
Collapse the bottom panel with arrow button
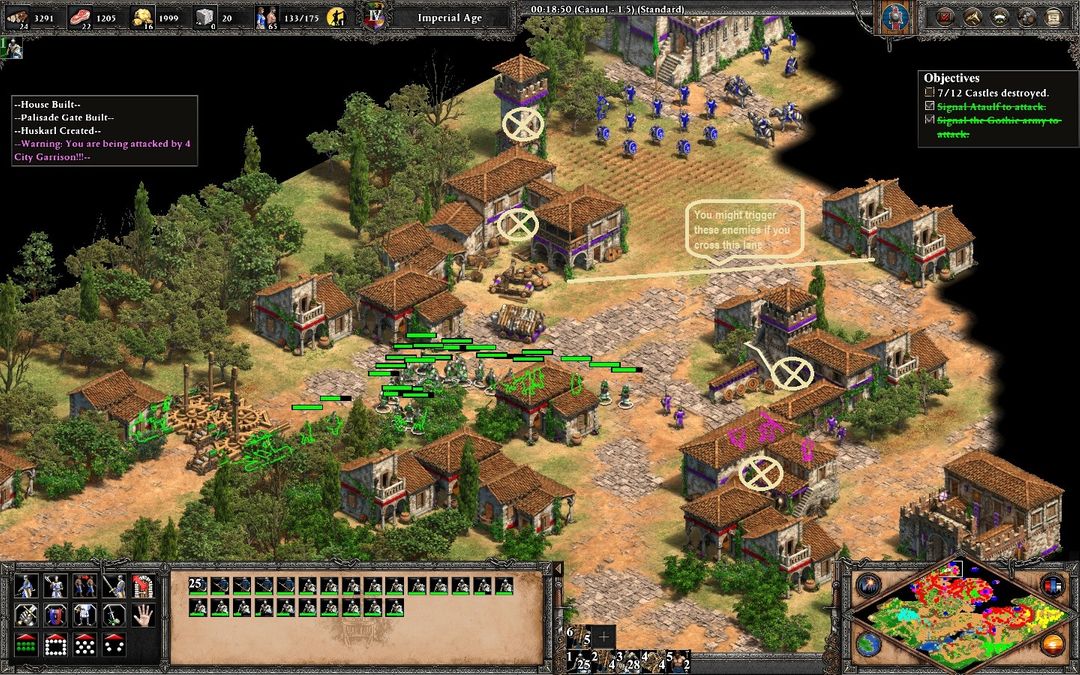[x=559, y=570]
